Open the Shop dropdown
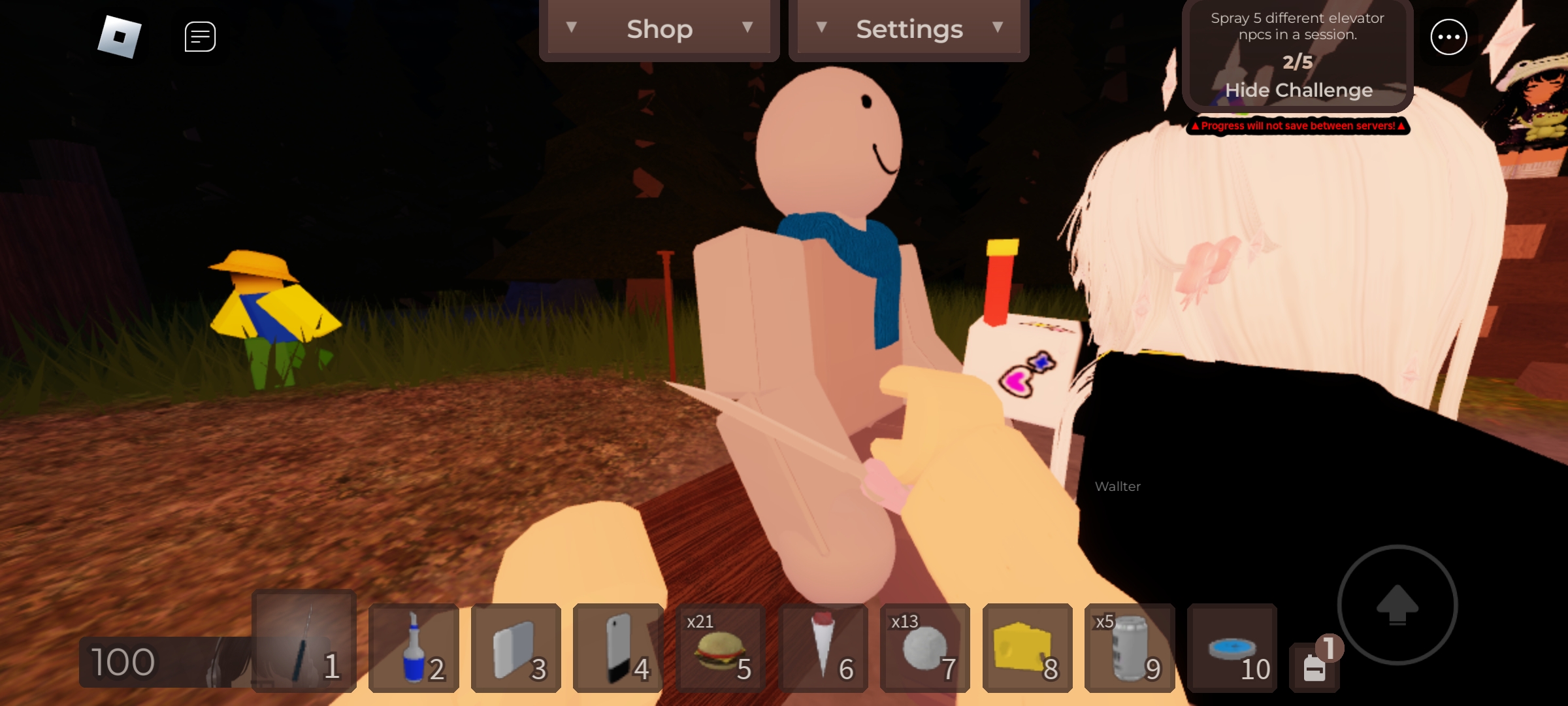 coord(659,29)
